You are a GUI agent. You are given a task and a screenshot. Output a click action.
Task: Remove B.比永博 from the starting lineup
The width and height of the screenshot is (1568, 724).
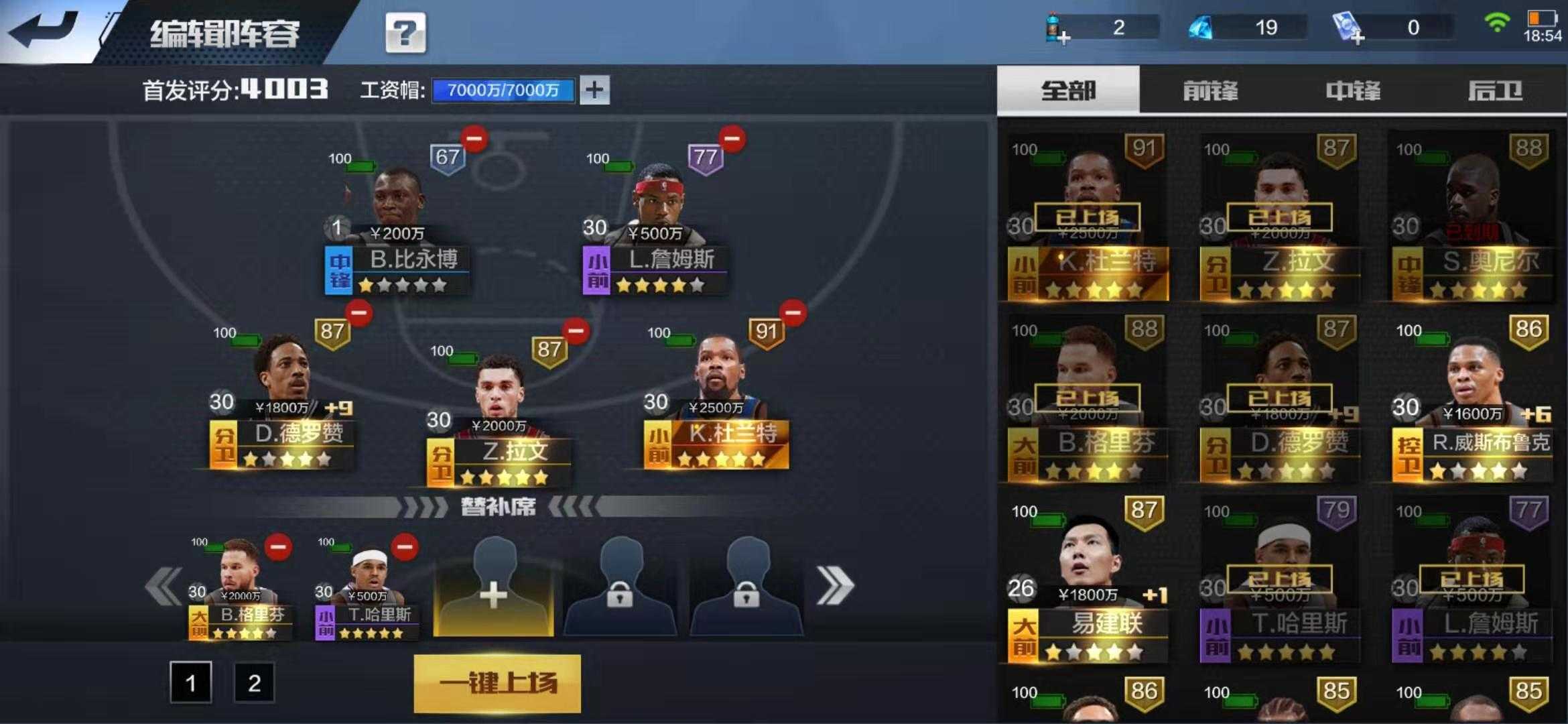point(474,139)
